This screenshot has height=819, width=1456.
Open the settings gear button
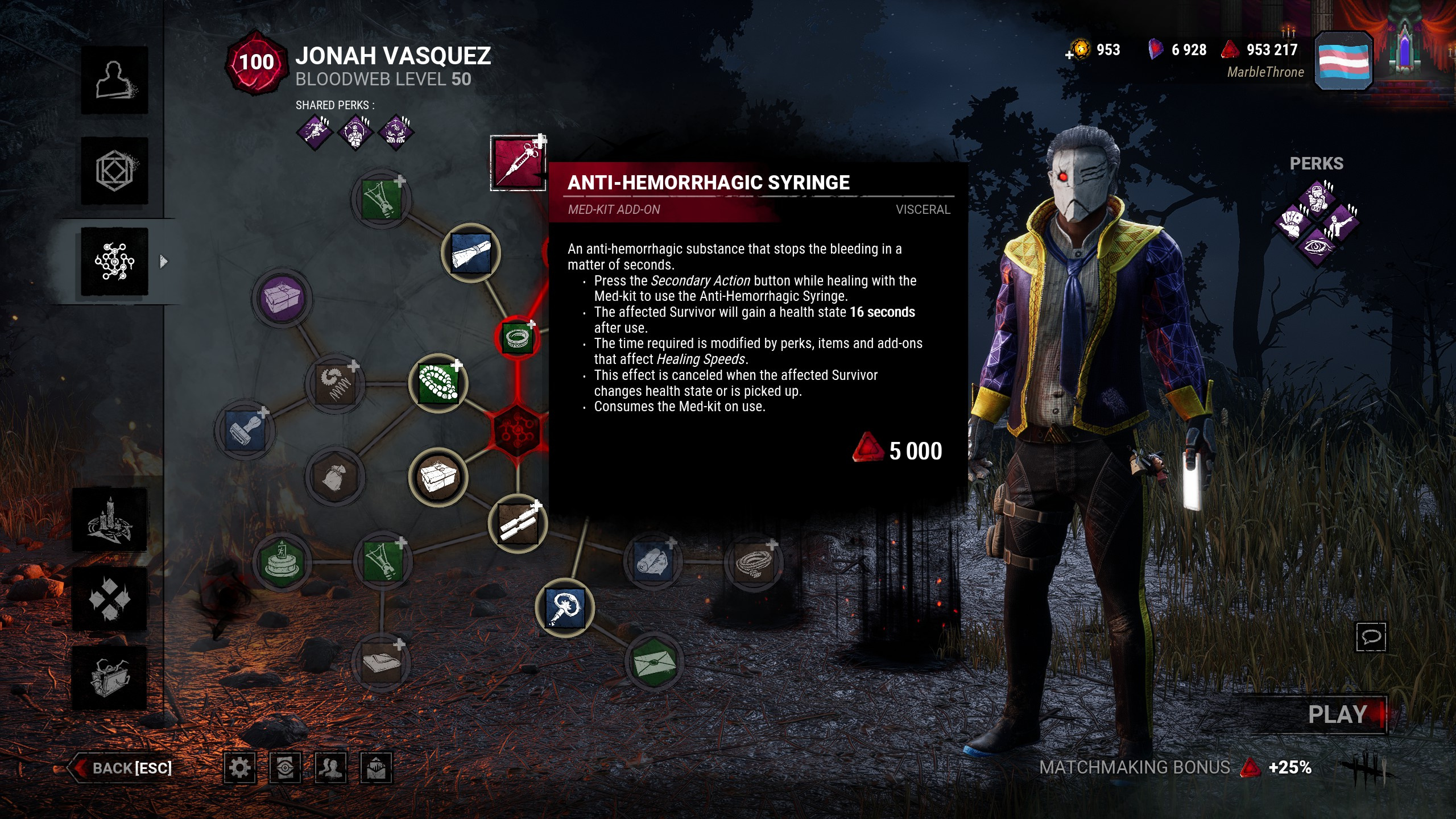tap(239, 768)
